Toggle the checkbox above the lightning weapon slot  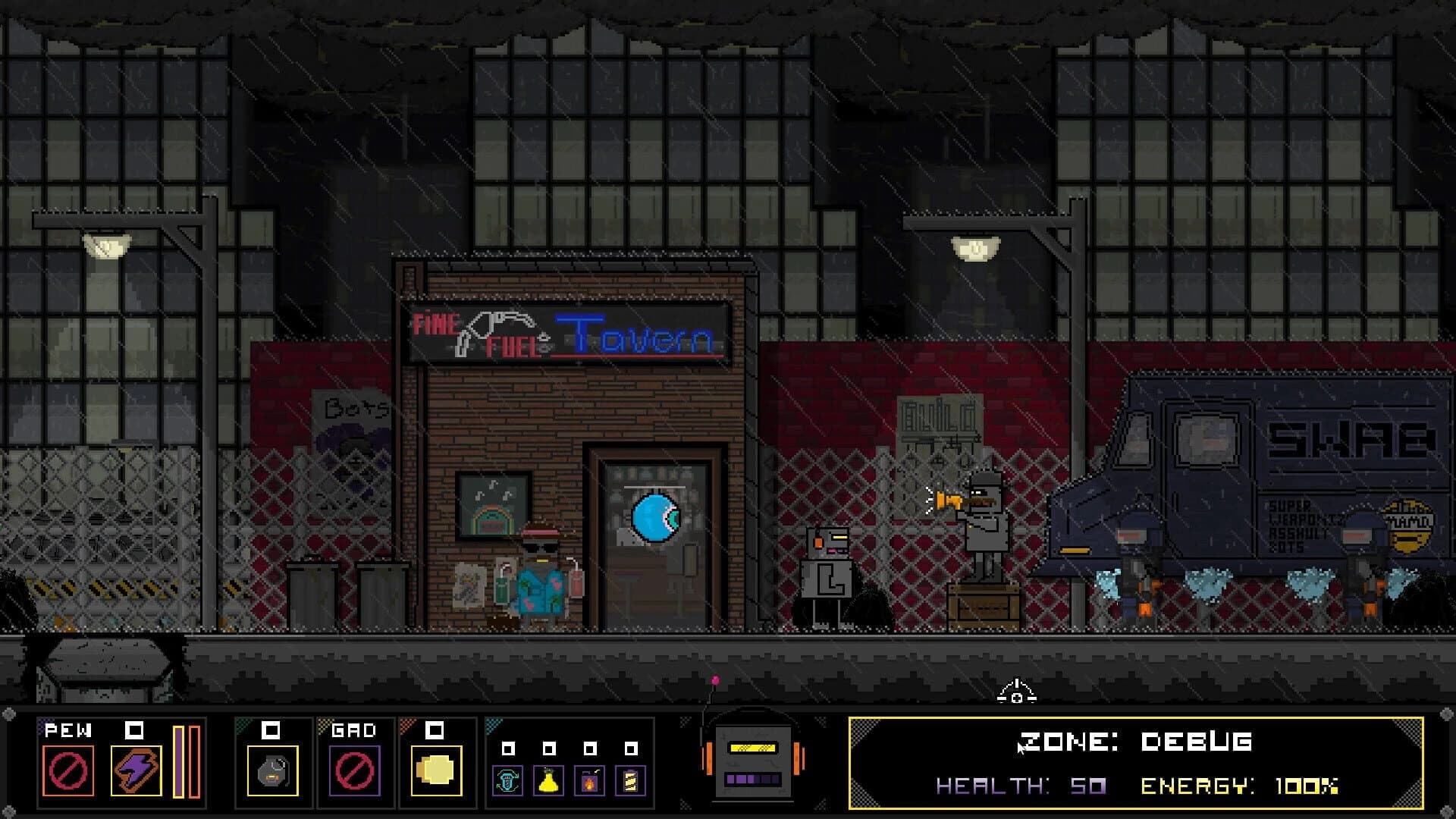point(136,730)
